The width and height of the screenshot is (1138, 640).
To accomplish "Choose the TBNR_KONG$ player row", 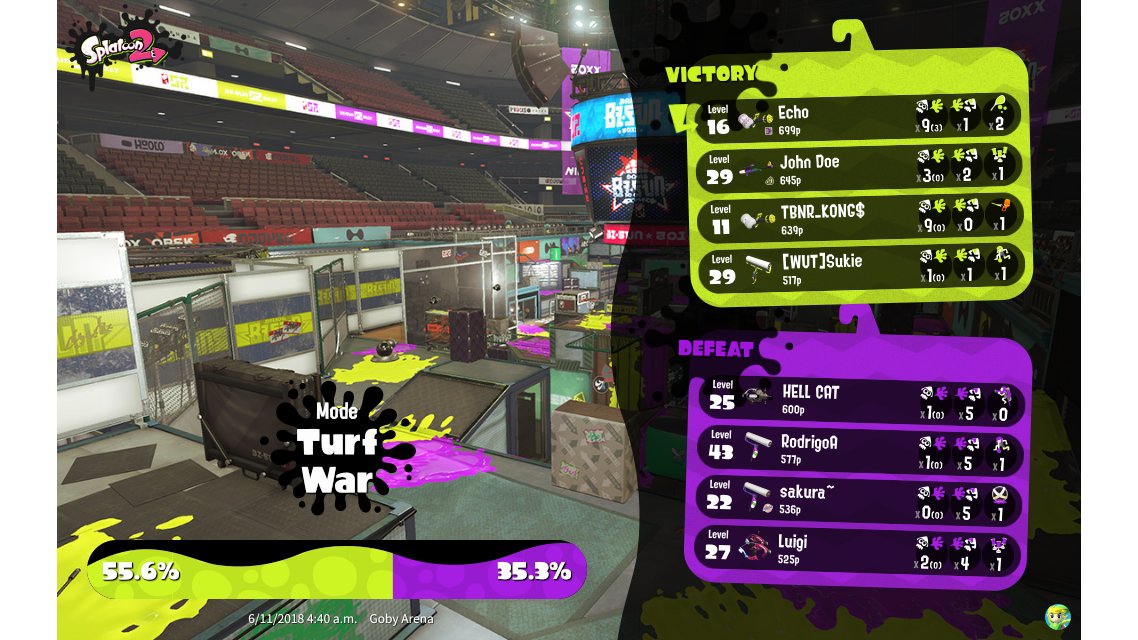I will coord(860,218).
